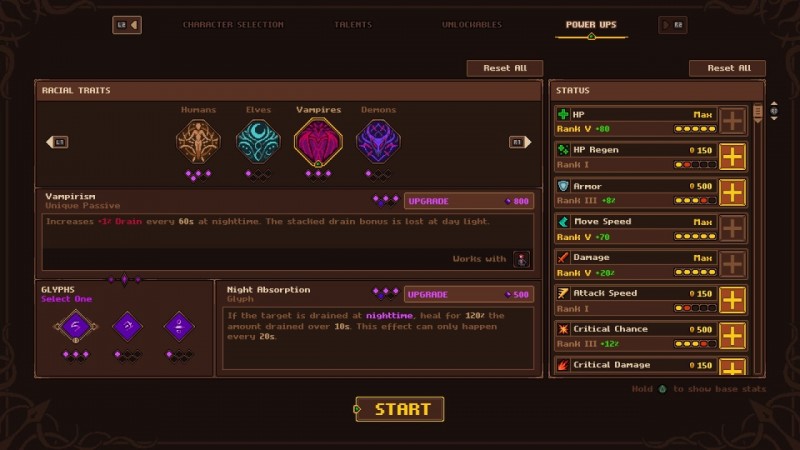Image resolution: width=800 pixels, height=450 pixels.
Task: Pick the Vampires racial emblem
Action: [x=318, y=142]
